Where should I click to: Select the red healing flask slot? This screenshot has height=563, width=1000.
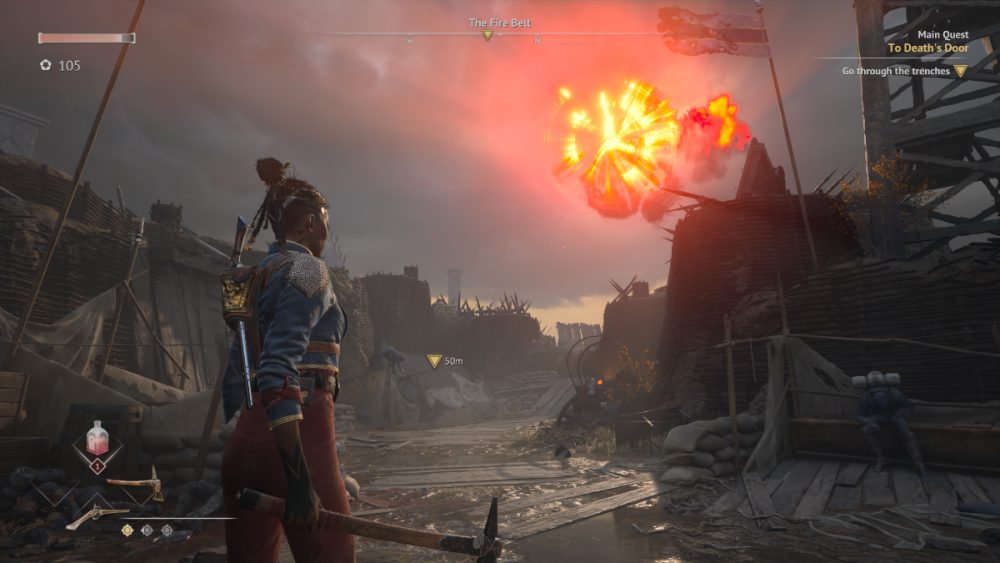coord(98,441)
